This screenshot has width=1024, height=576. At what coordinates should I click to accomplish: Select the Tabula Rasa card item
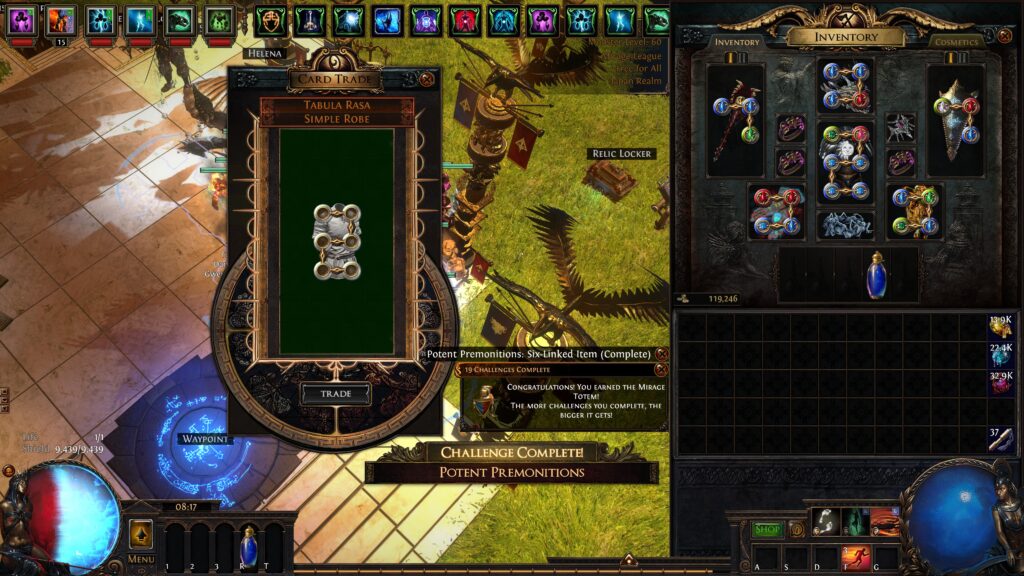tap(336, 241)
